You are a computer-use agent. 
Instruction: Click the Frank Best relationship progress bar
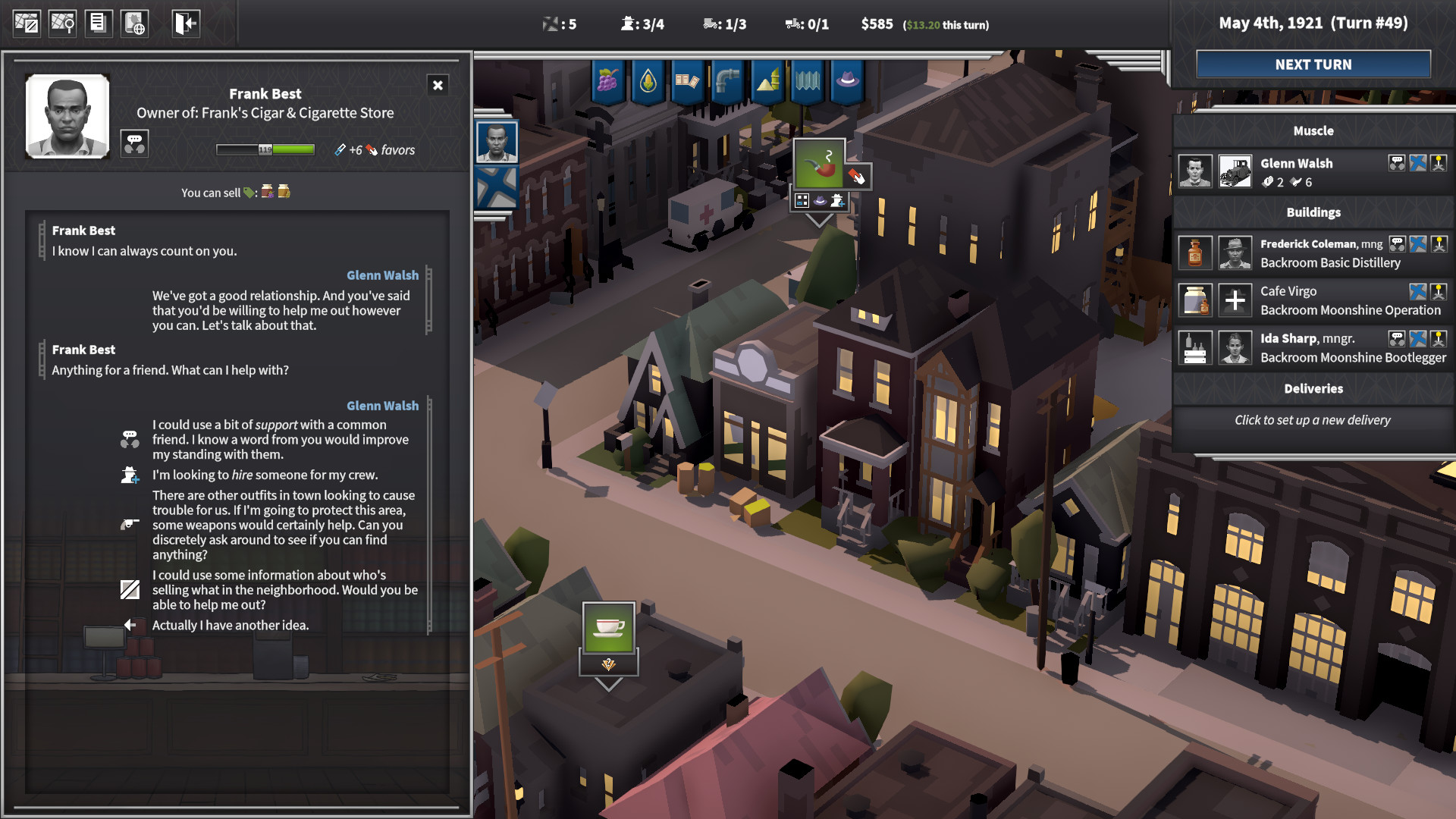265,149
